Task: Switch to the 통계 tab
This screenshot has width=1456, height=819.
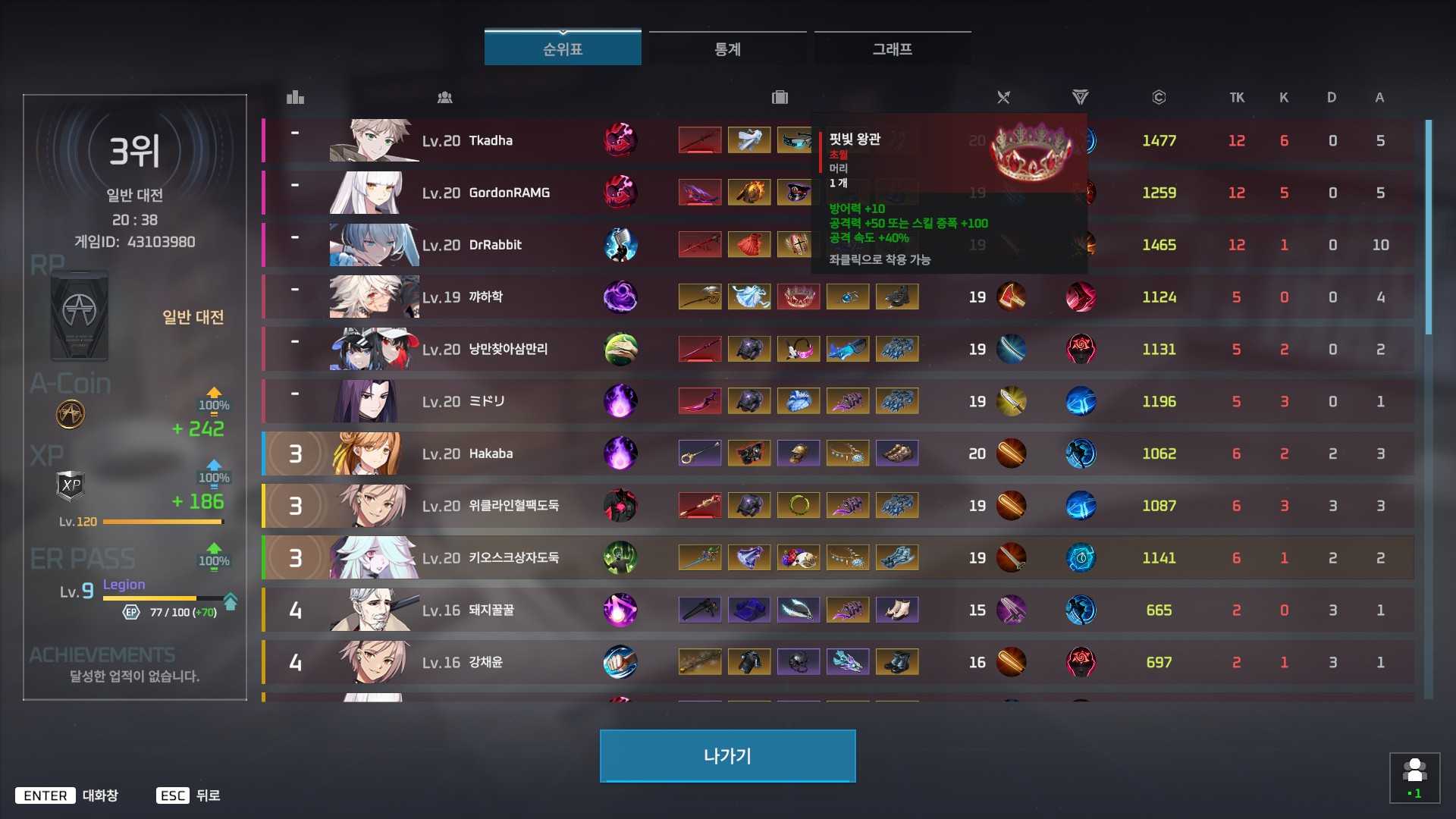Action: coord(726,49)
